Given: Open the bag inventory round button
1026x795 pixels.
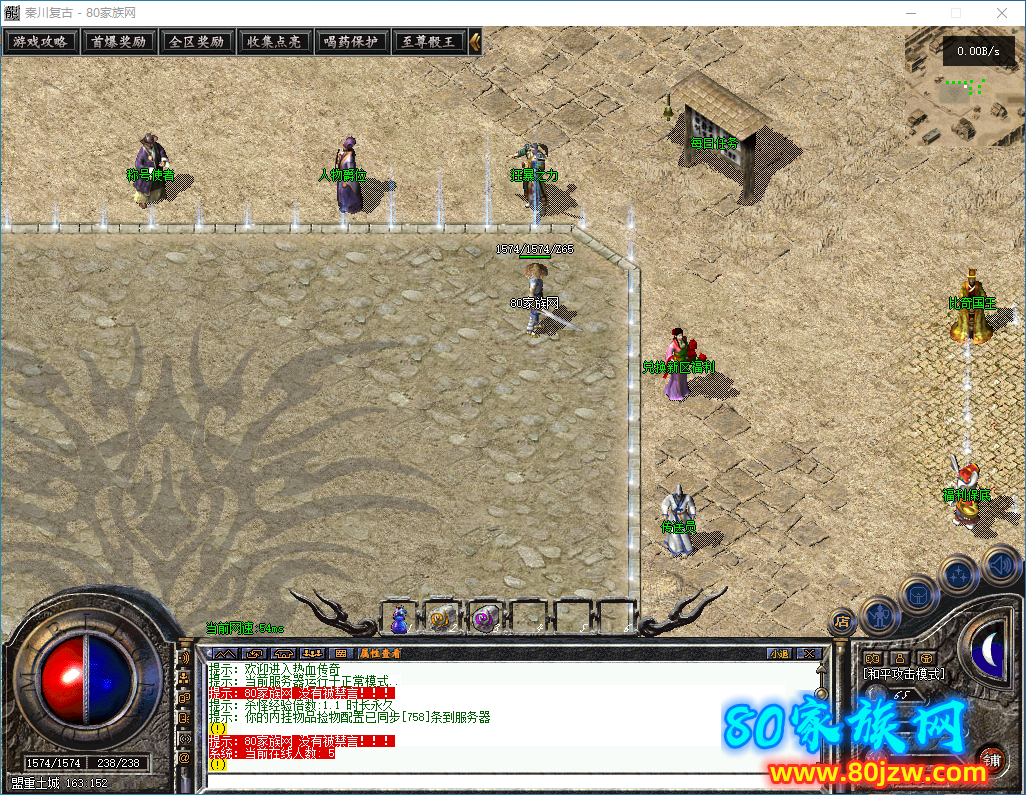Looking at the screenshot, I should click(x=919, y=594).
